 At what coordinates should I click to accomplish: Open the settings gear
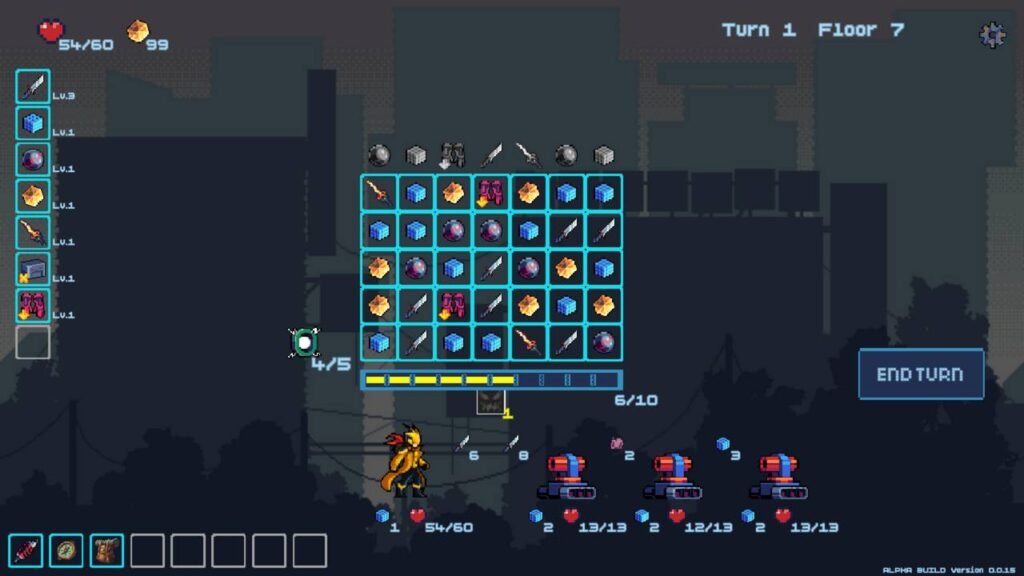coord(991,35)
